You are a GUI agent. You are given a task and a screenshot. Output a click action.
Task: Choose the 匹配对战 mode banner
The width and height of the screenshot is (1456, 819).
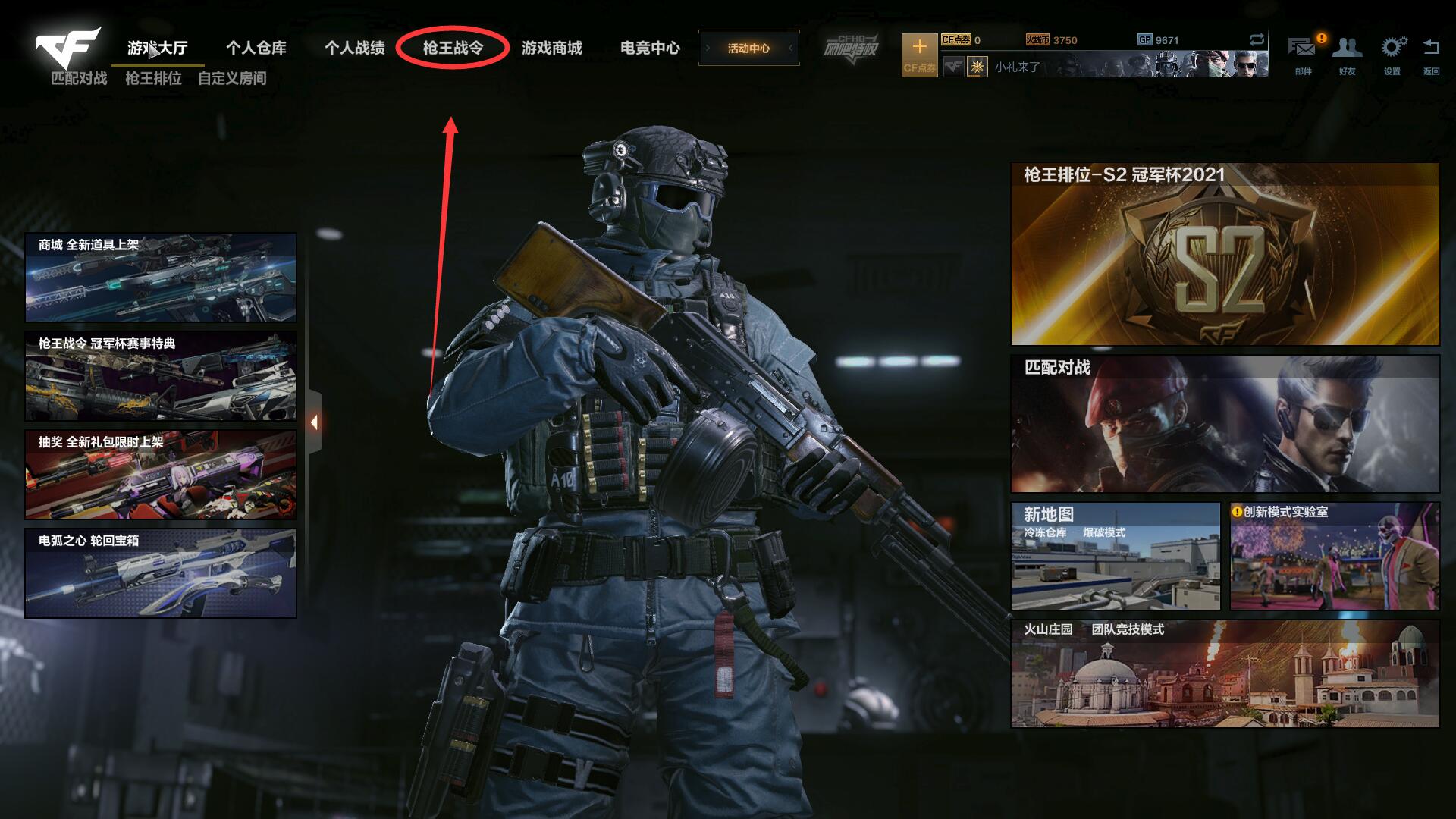(1225, 424)
